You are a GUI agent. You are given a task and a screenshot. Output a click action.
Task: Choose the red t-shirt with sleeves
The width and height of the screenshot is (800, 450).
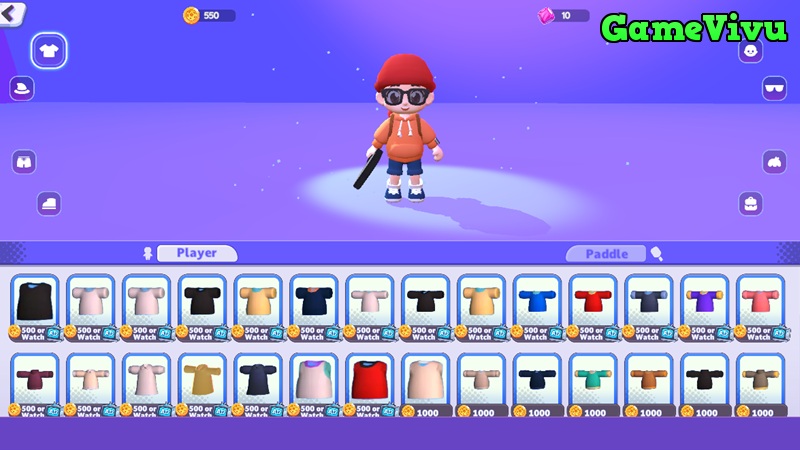click(x=593, y=300)
